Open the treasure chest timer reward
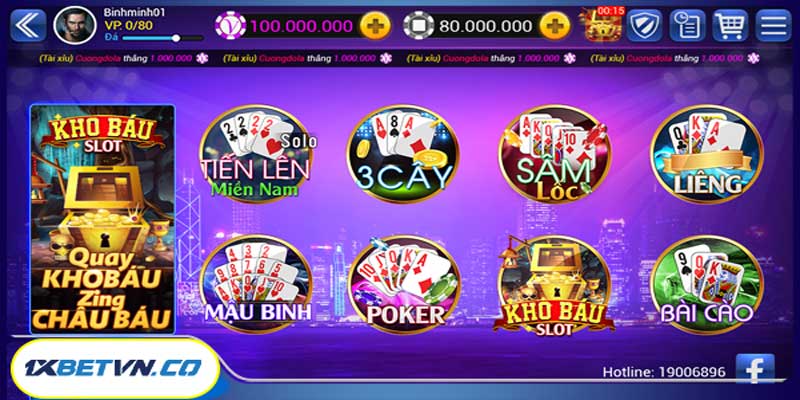Screen dimensions: 800x400 click(x=603, y=24)
